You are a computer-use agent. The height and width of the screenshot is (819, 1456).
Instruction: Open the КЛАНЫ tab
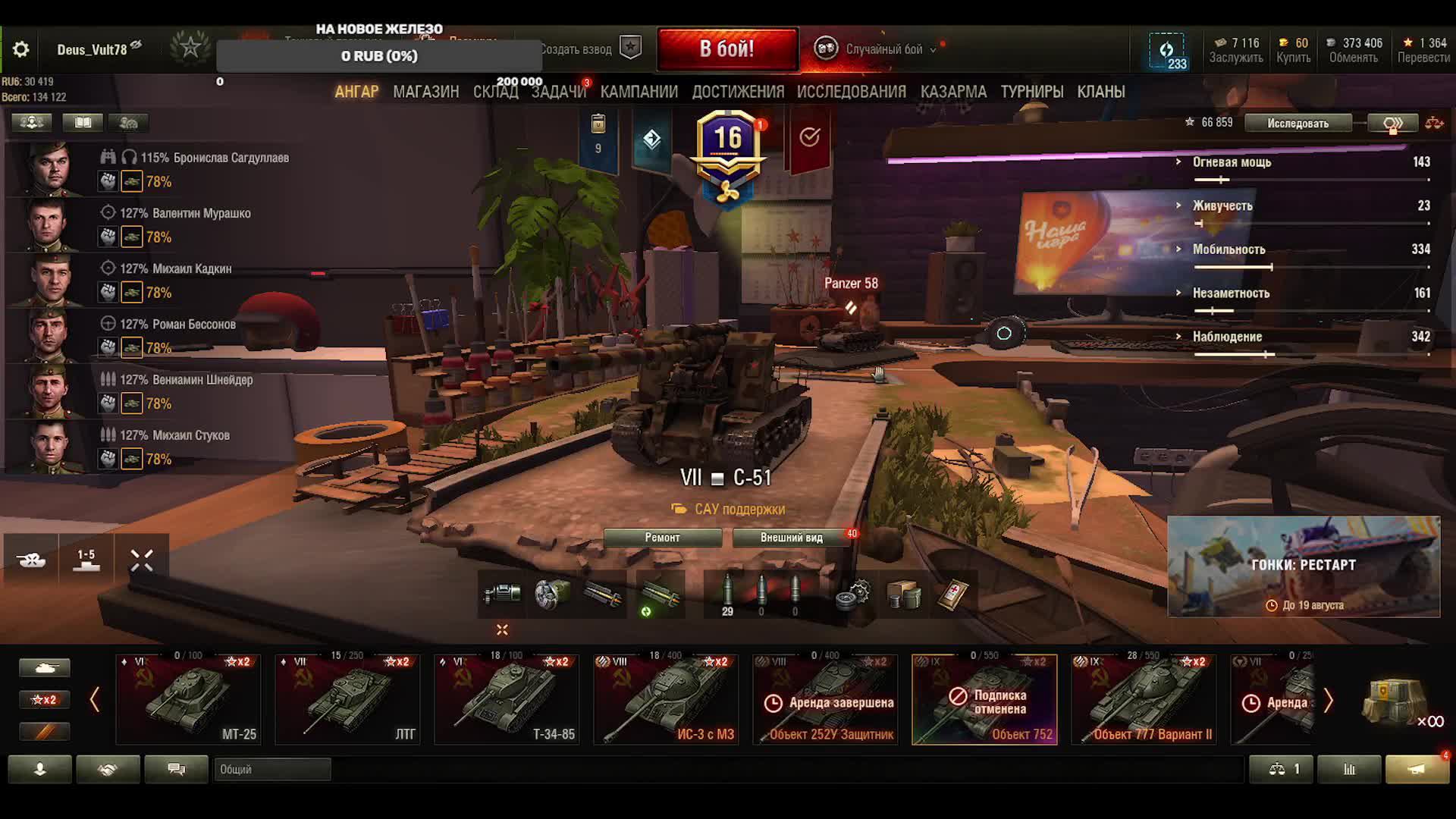coord(1100,92)
